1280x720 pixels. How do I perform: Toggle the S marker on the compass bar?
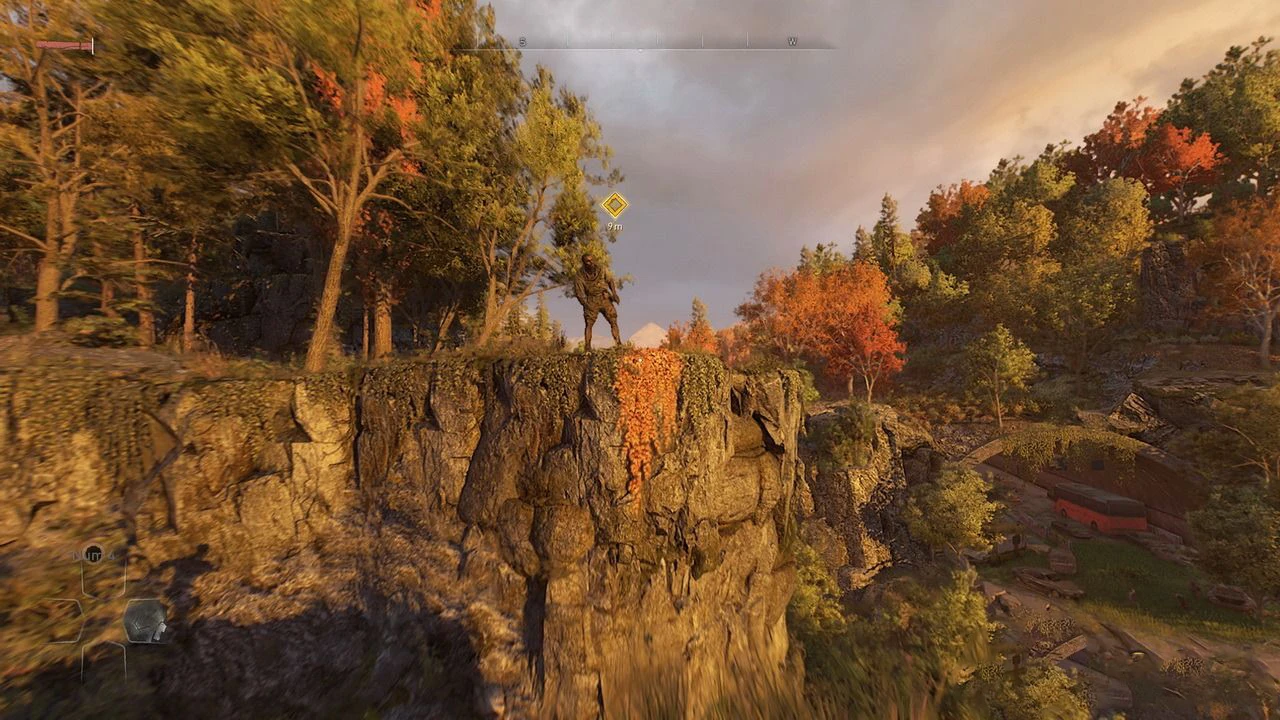521,40
